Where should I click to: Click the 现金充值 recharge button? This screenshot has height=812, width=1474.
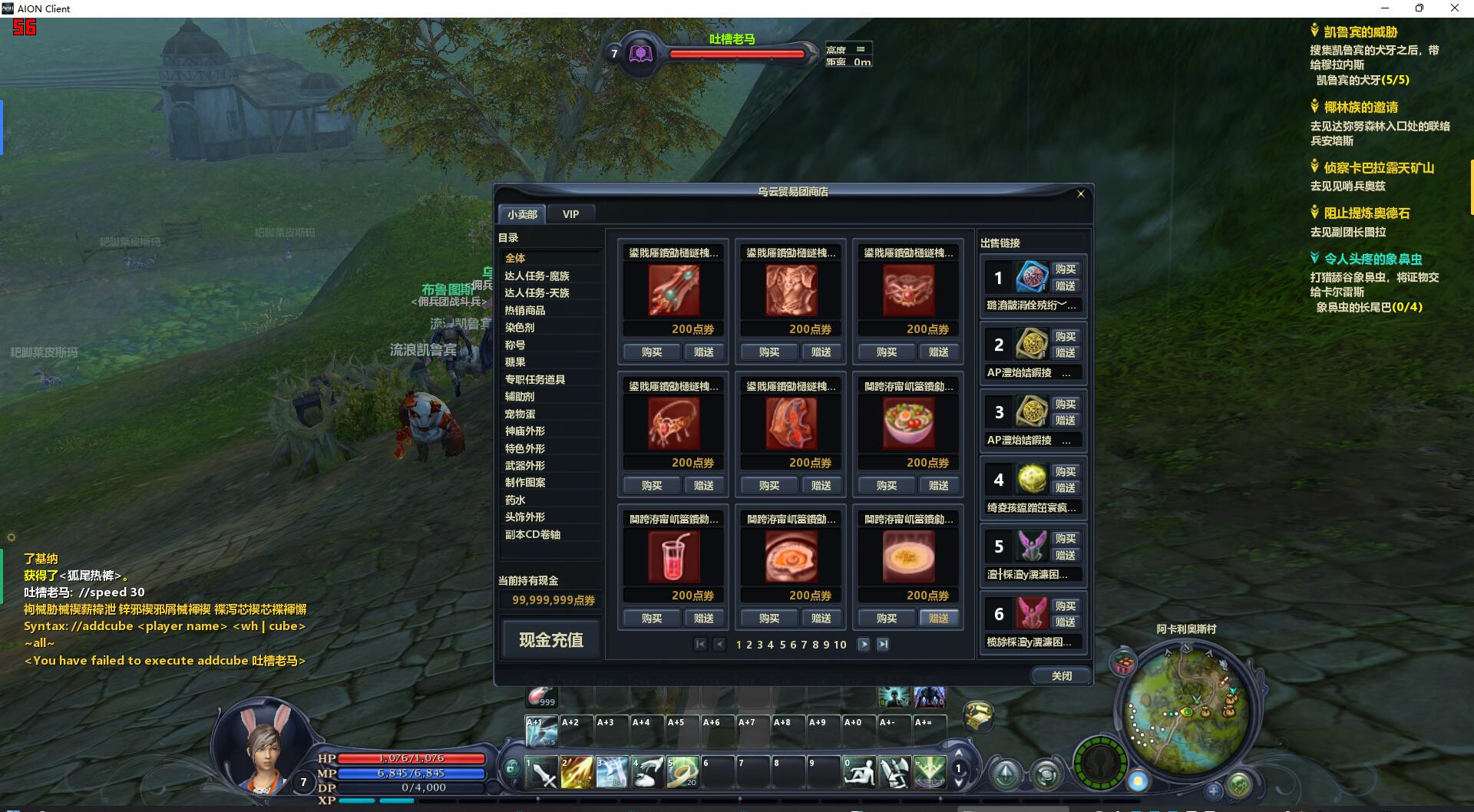point(550,639)
